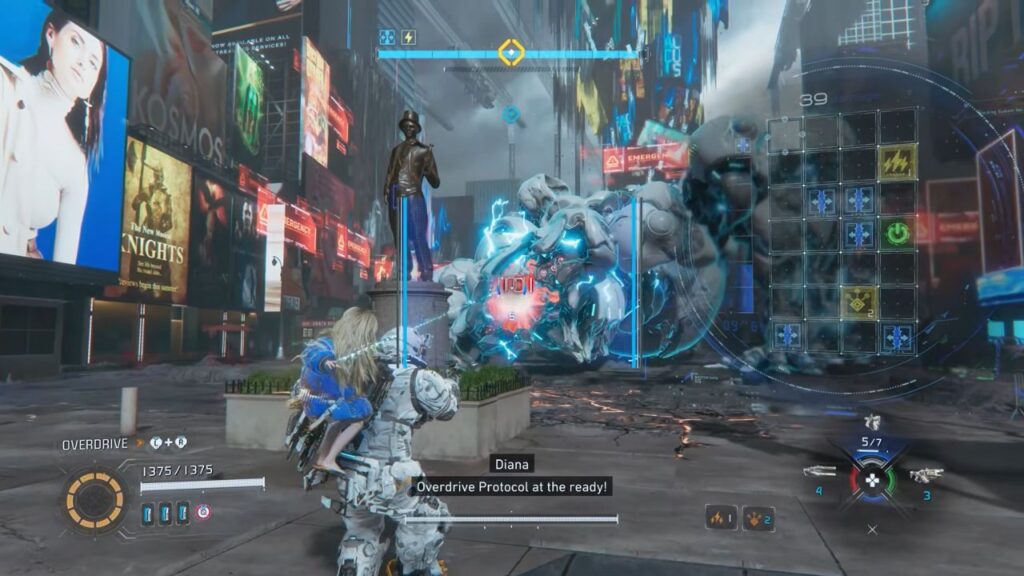Screen dimensions: 1024x576
Task: Click the lightning status icon above the boss bar
Action: [408, 38]
